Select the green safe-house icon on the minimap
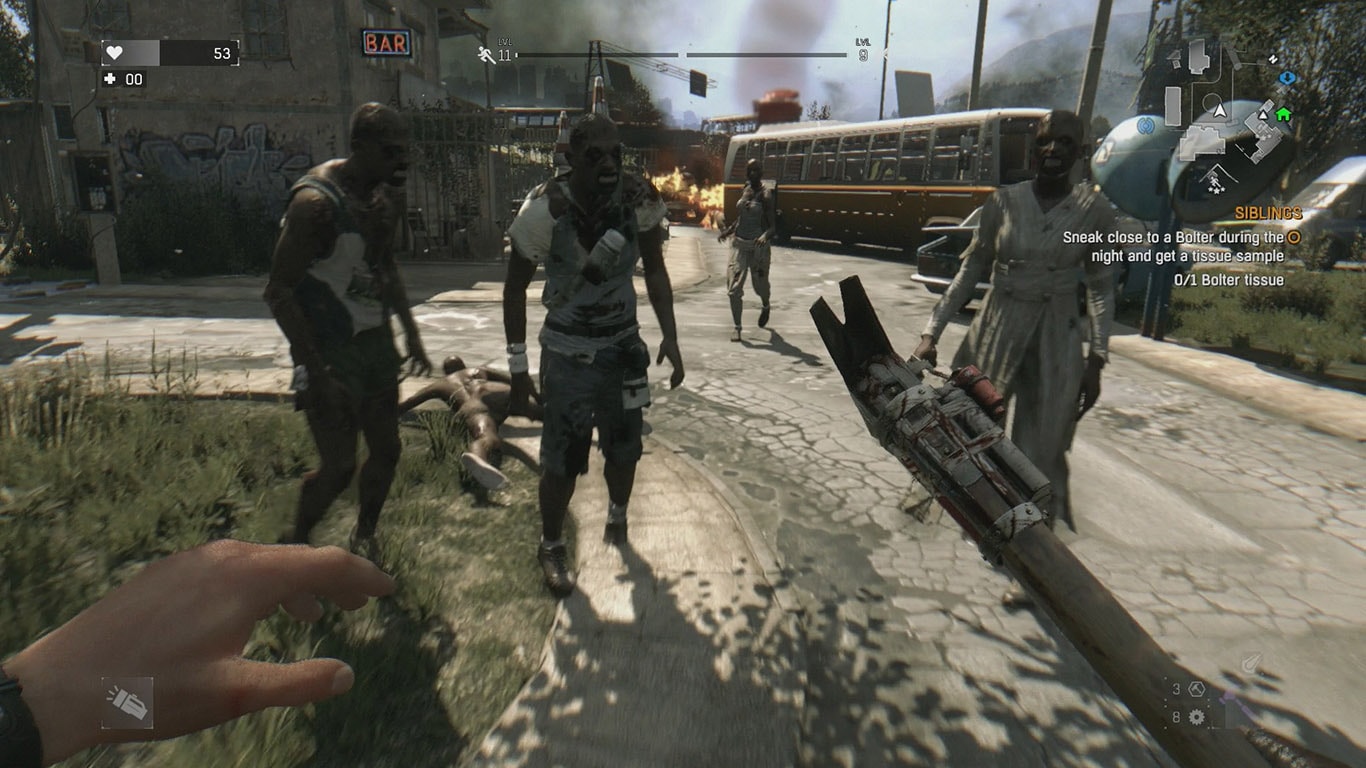 point(1281,114)
